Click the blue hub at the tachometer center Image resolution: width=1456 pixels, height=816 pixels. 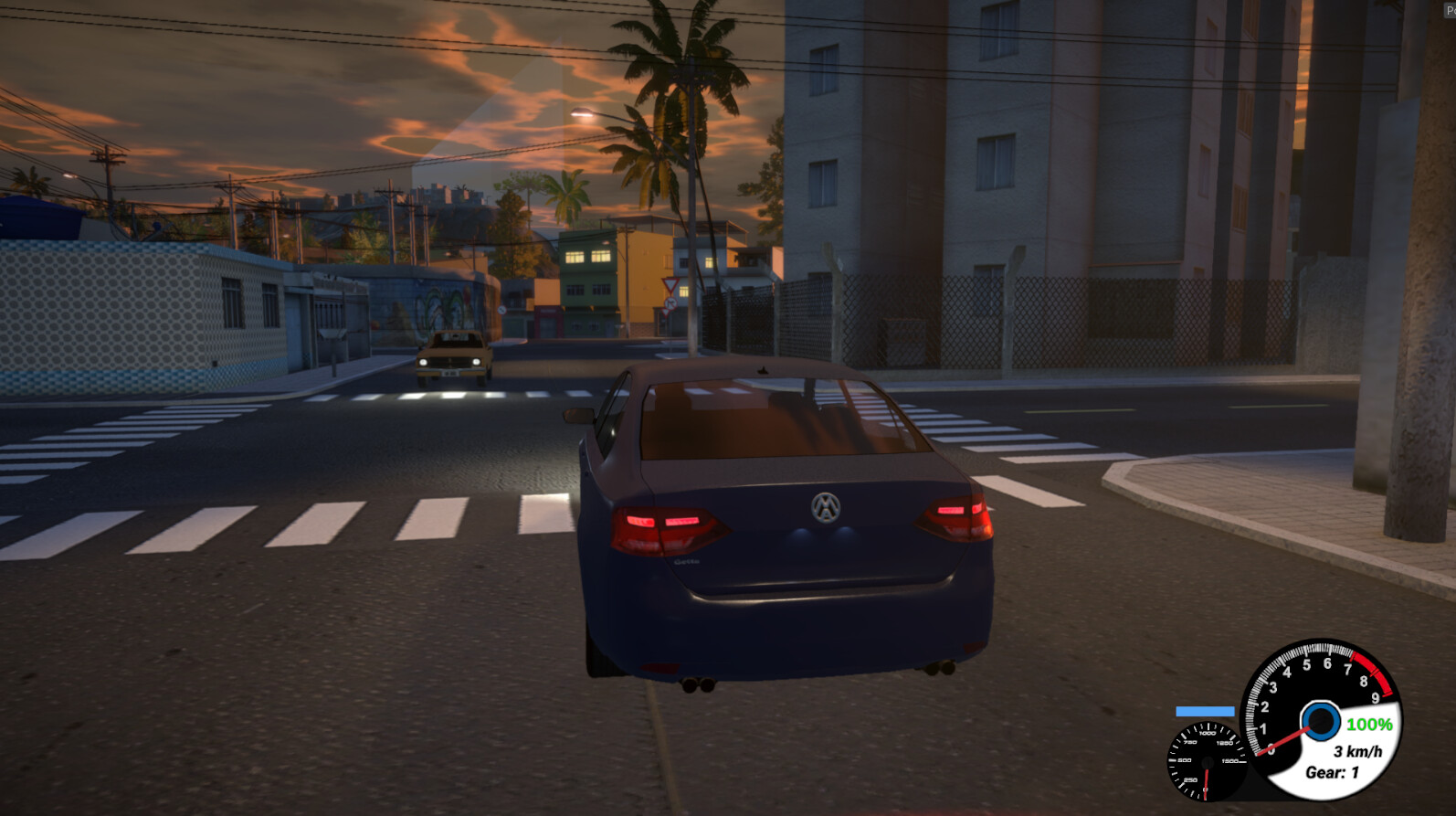coord(1319,722)
